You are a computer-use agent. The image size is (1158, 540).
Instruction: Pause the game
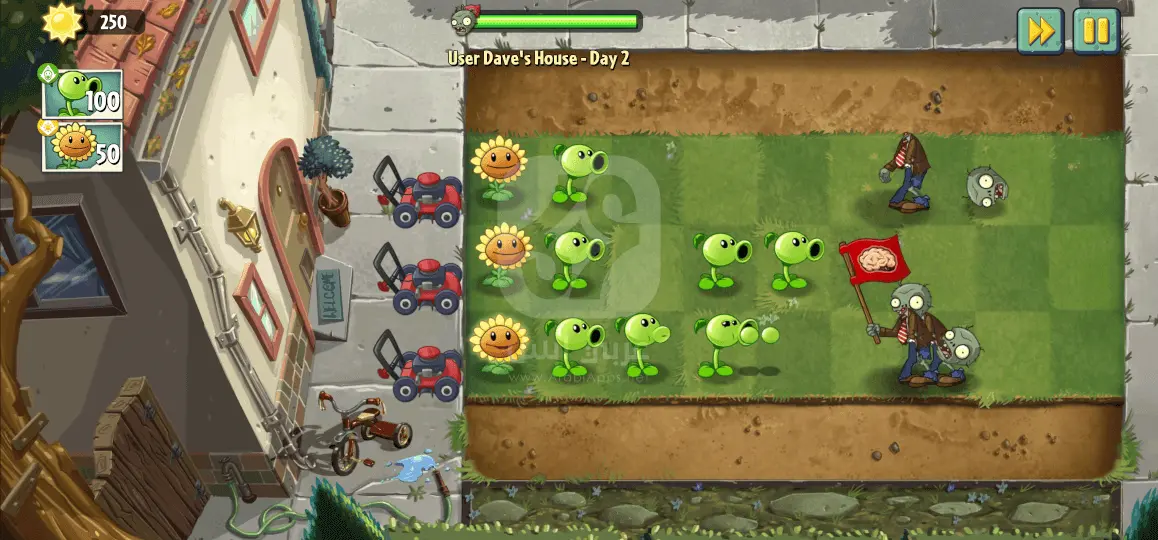[x=1096, y=31]
